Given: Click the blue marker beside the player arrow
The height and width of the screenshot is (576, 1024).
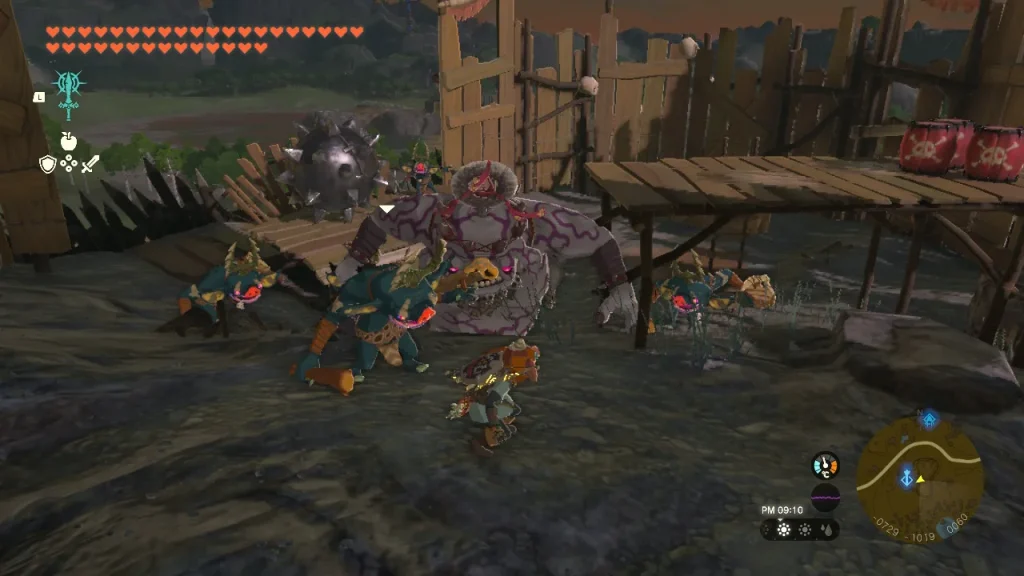Looking at the screenshot, I should [x=907, y=479].
